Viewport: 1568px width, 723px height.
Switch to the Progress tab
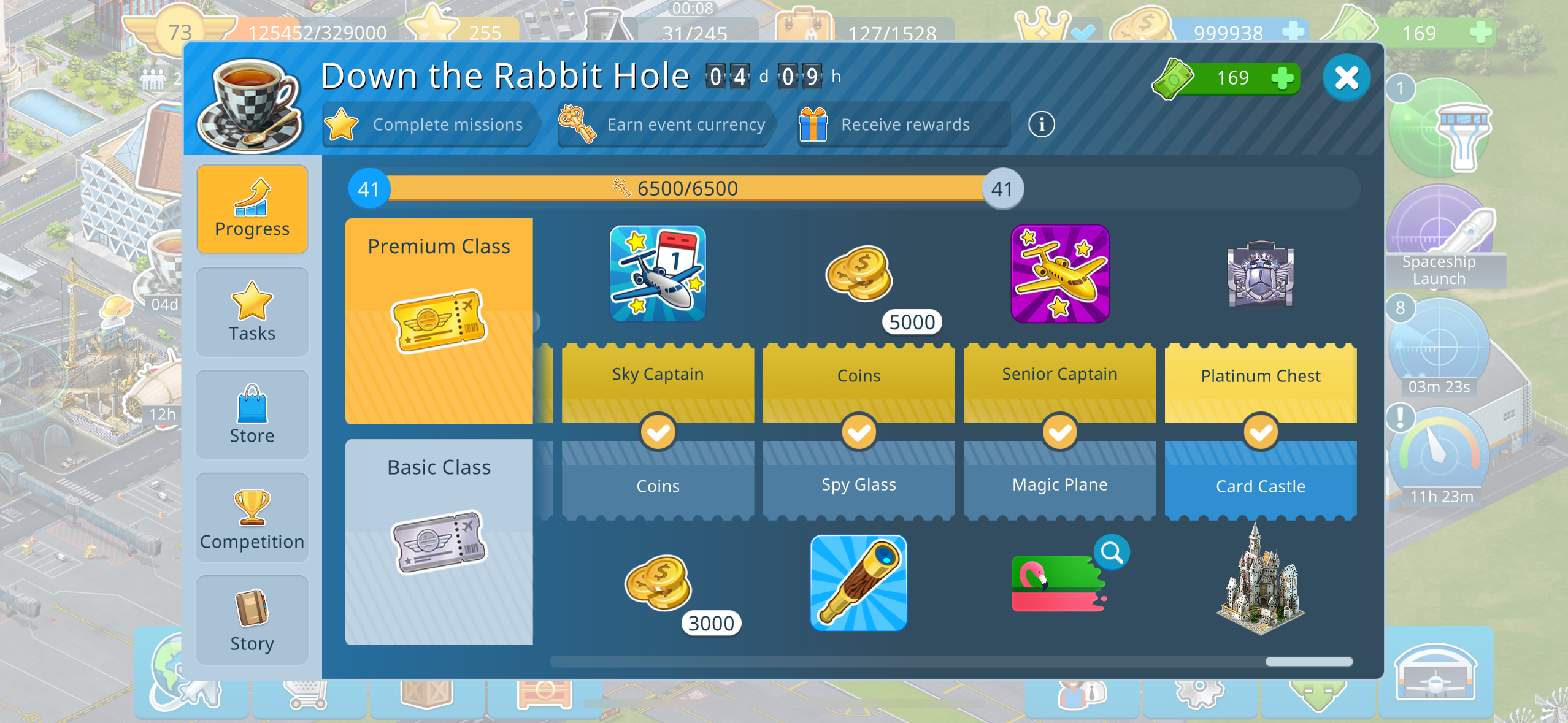pyautogui.click(x=252, y=209)
